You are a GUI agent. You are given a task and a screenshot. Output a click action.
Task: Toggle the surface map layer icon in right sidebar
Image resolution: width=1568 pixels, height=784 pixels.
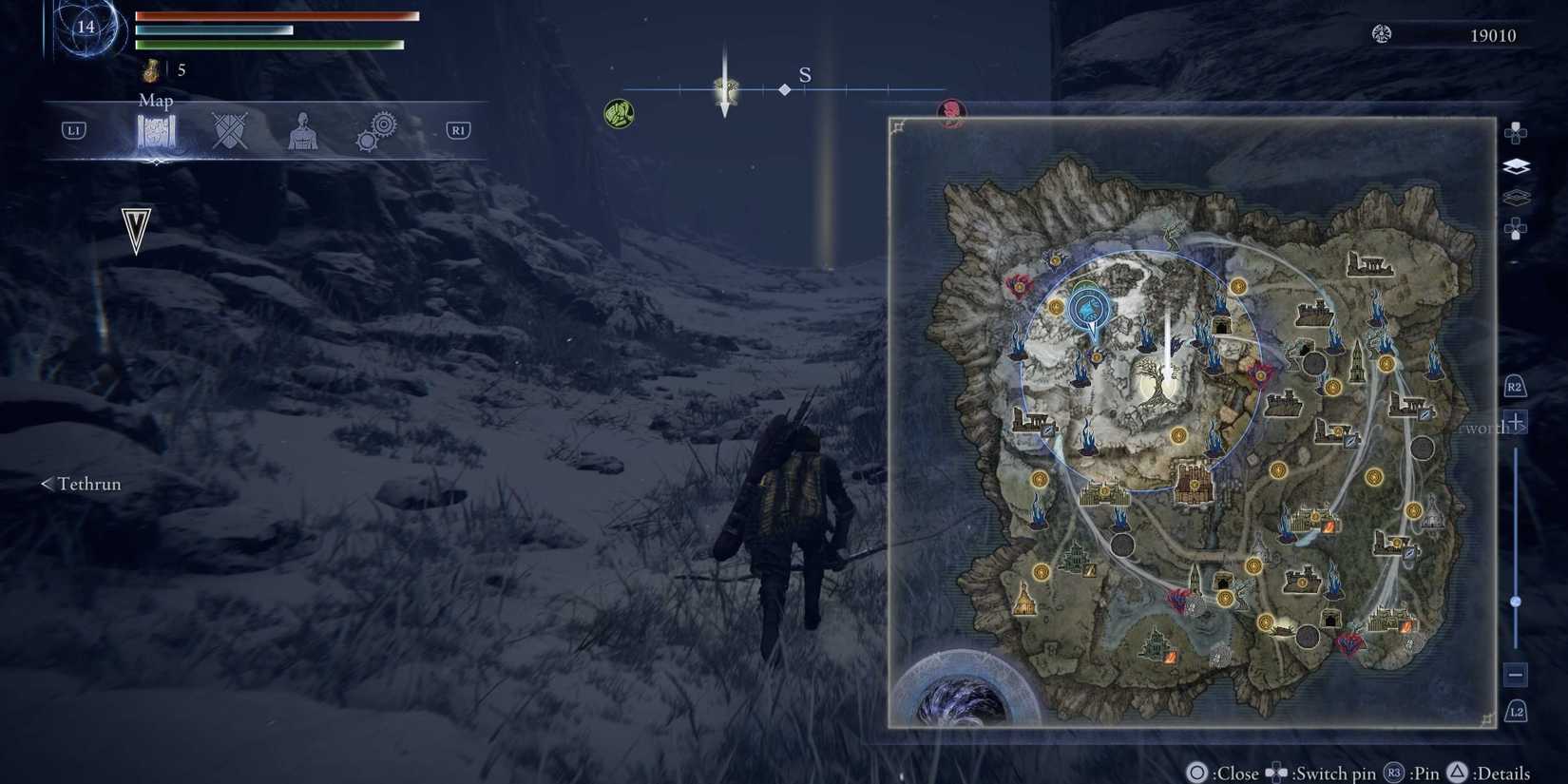click(x=1516, y=165)
